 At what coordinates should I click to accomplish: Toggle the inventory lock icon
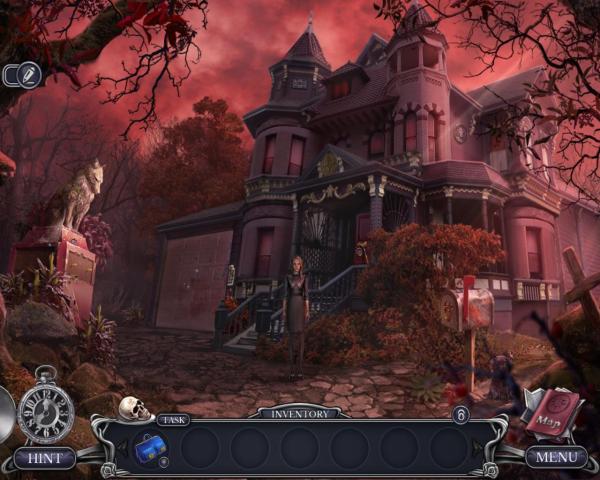[x=461, y=414]
